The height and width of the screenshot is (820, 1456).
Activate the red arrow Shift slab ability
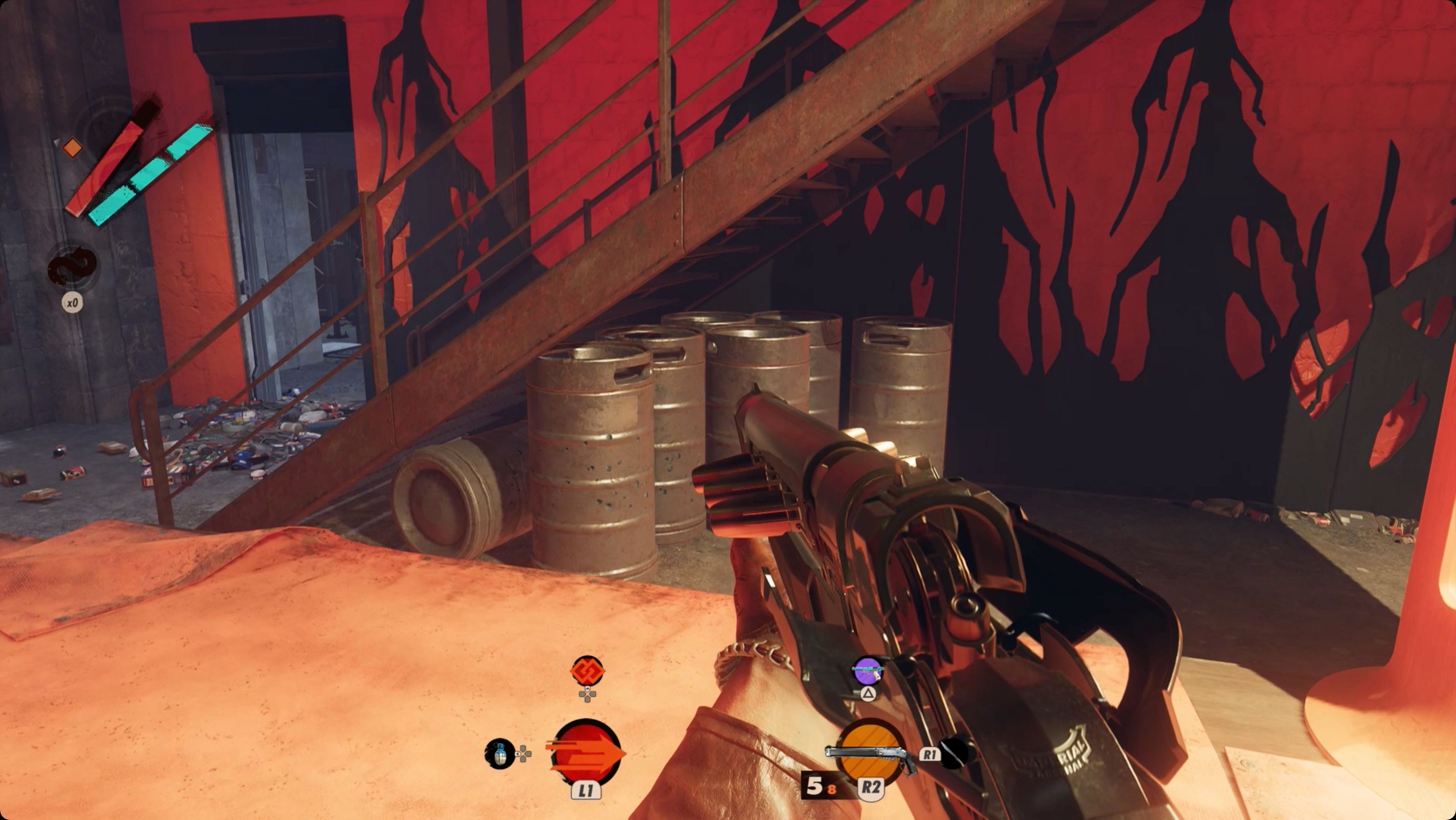[x=586, y=752]
